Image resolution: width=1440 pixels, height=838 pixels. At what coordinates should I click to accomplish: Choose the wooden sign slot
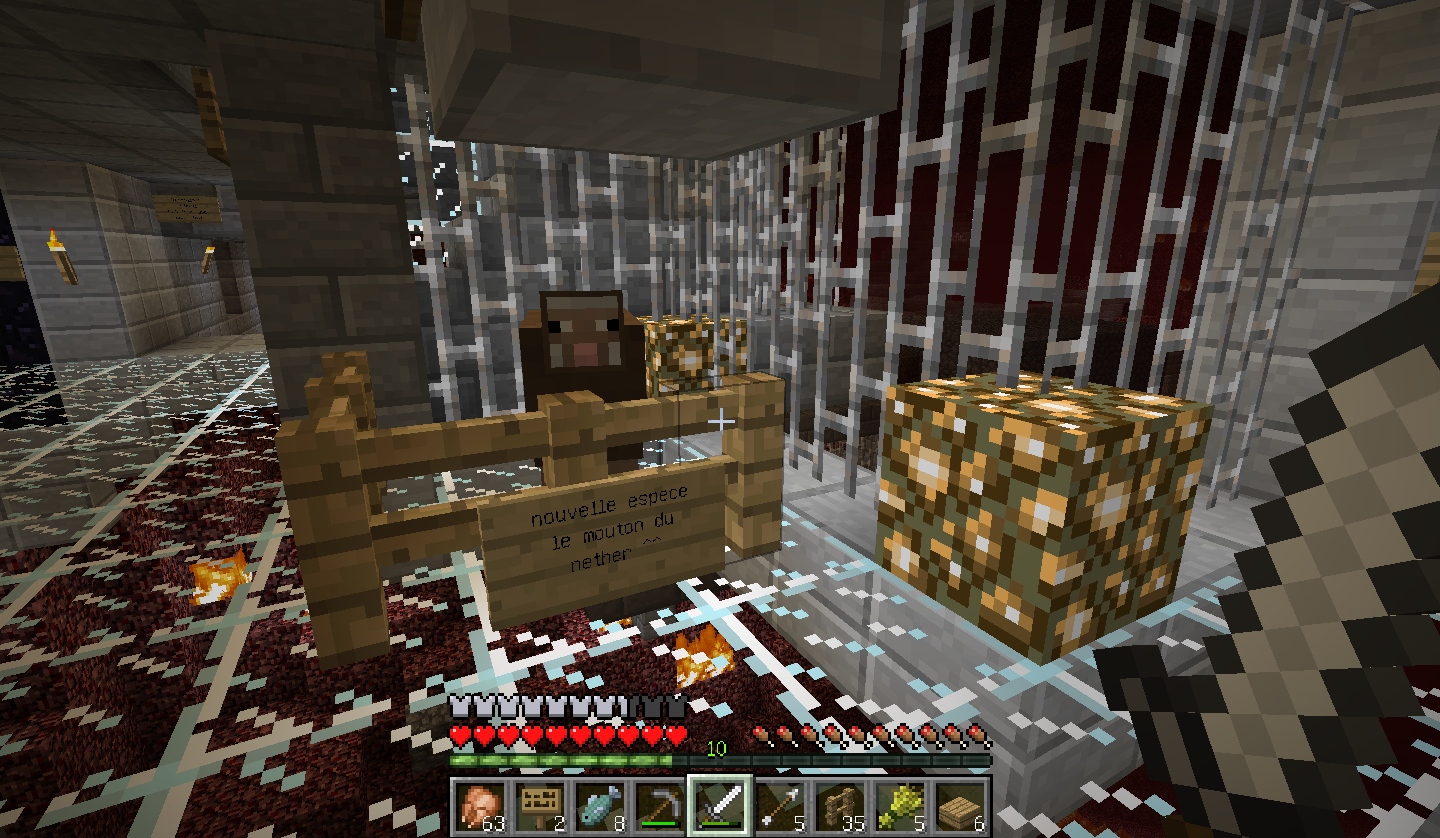click(x=538, y=805)
